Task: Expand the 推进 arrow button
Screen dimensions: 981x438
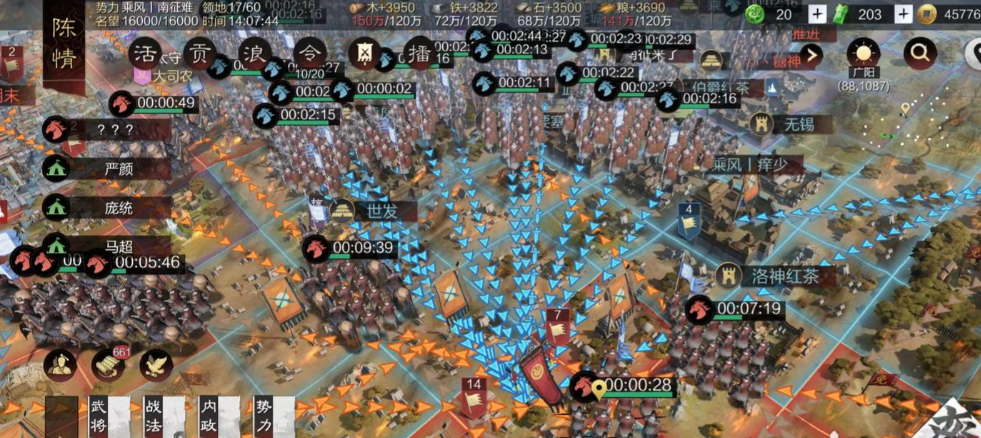Action: pos(811,56)
